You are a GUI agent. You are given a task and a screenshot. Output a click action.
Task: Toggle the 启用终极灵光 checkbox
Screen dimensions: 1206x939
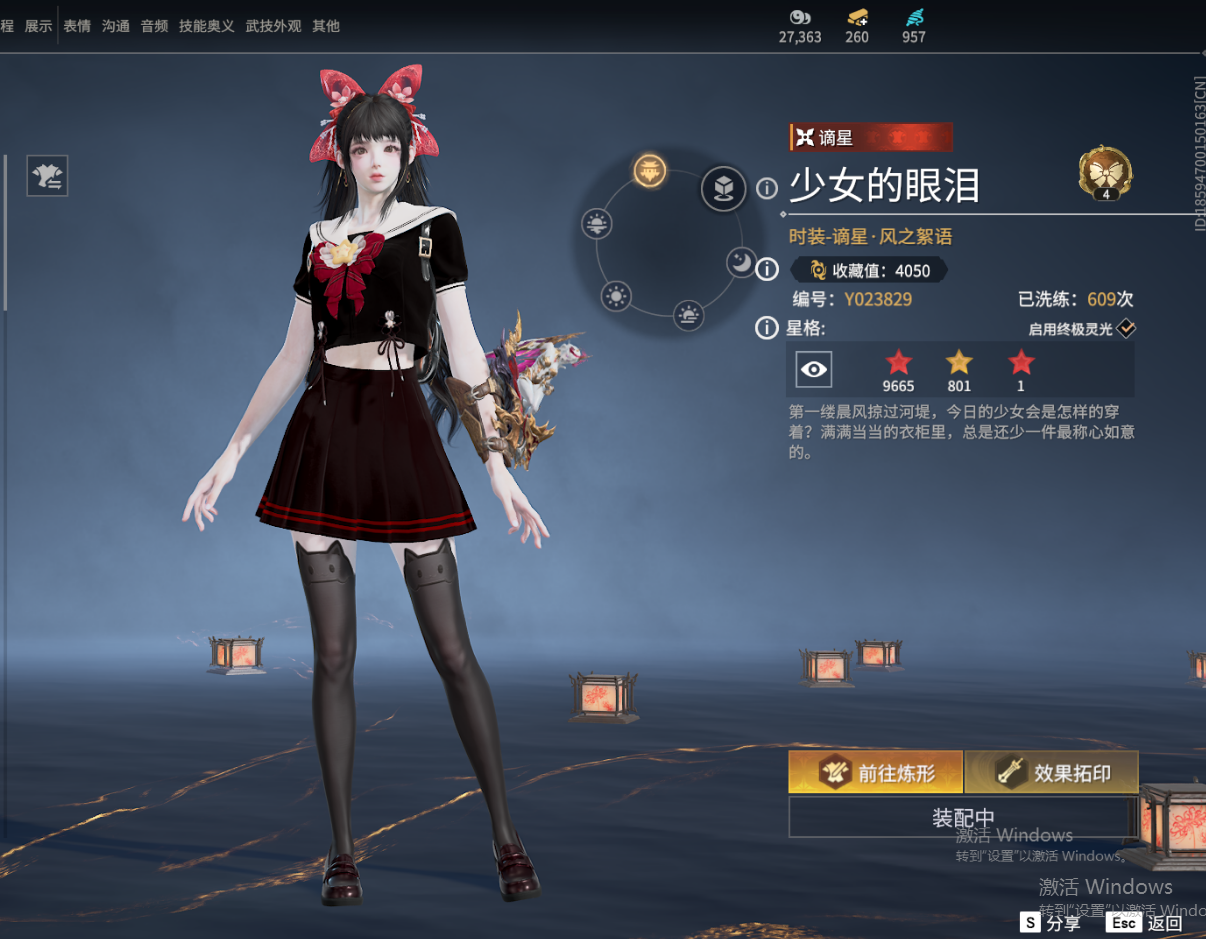tap(1126, 328)
